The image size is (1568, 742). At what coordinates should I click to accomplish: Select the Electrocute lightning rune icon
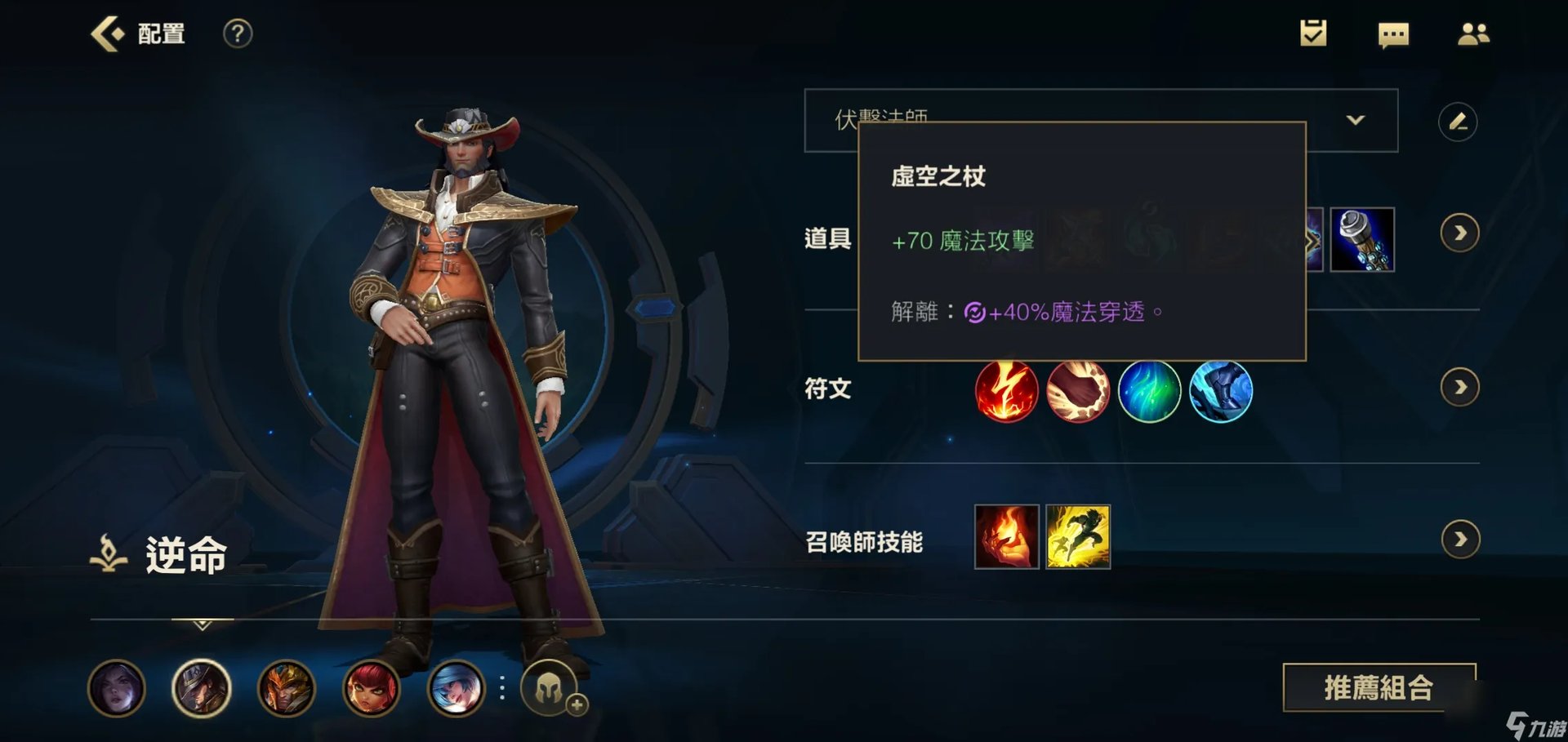[x=1006, y=390]
